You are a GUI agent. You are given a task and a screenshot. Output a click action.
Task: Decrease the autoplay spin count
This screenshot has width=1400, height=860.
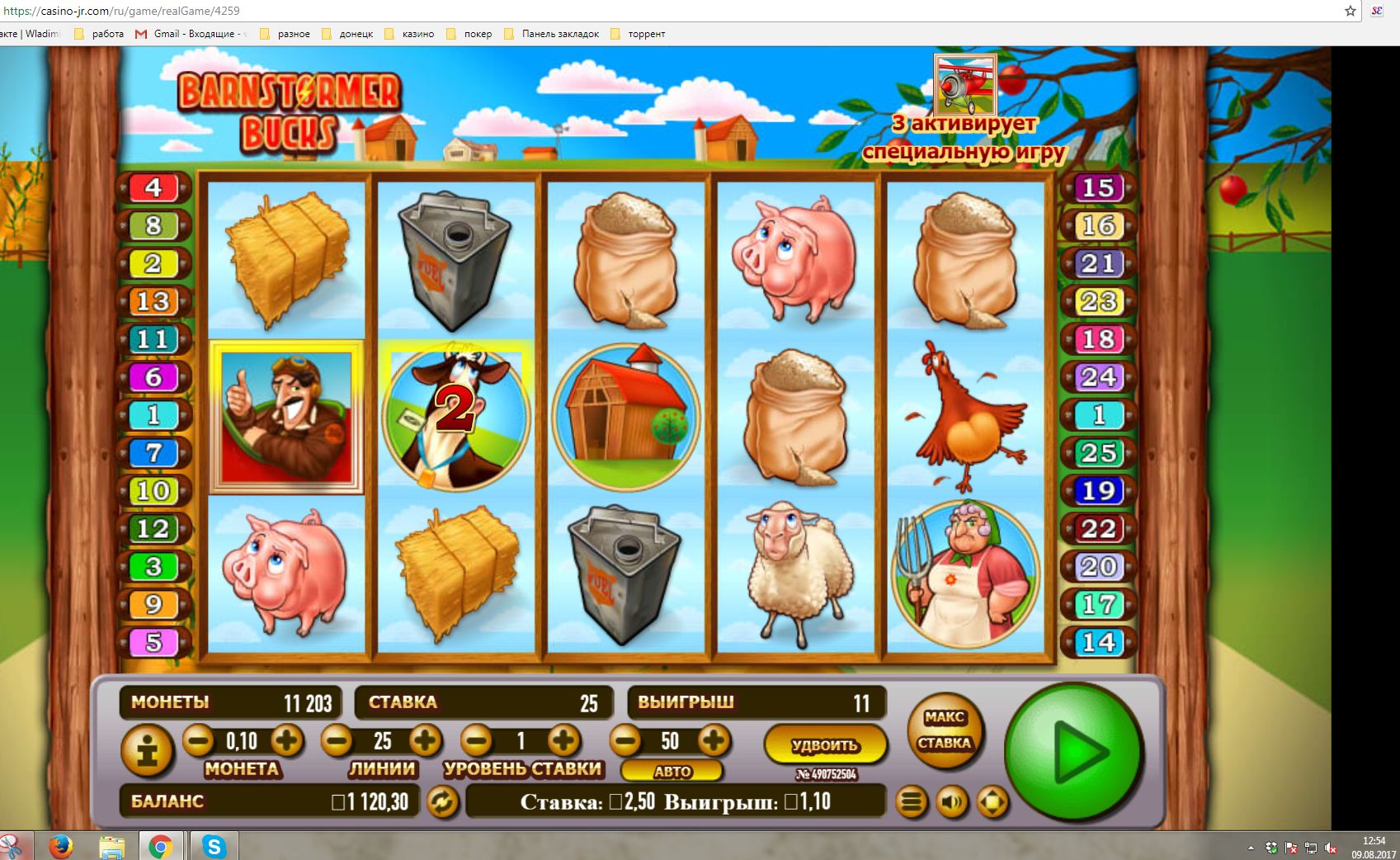[625, 740]
